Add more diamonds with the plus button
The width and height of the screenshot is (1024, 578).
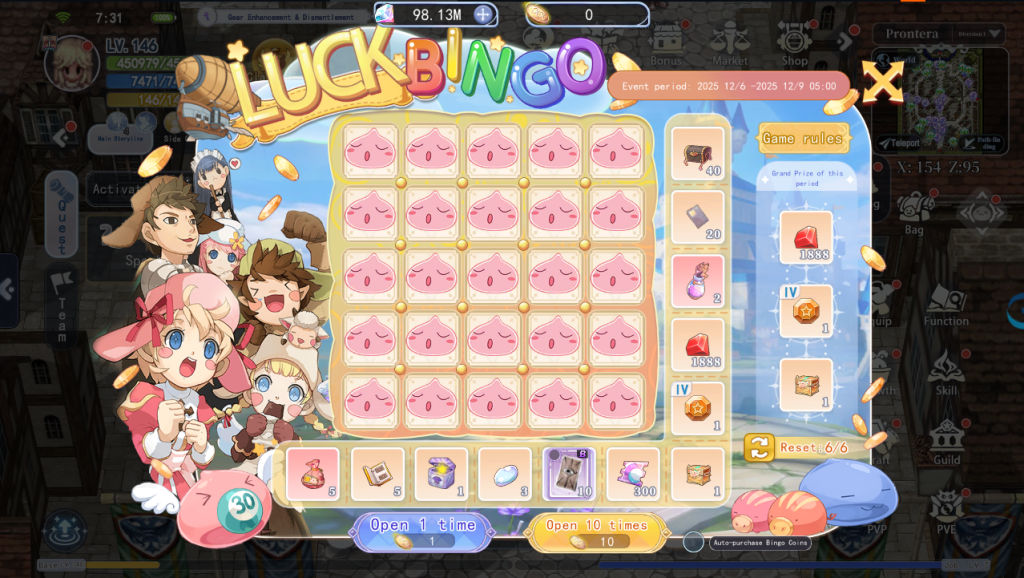[483, 14]
